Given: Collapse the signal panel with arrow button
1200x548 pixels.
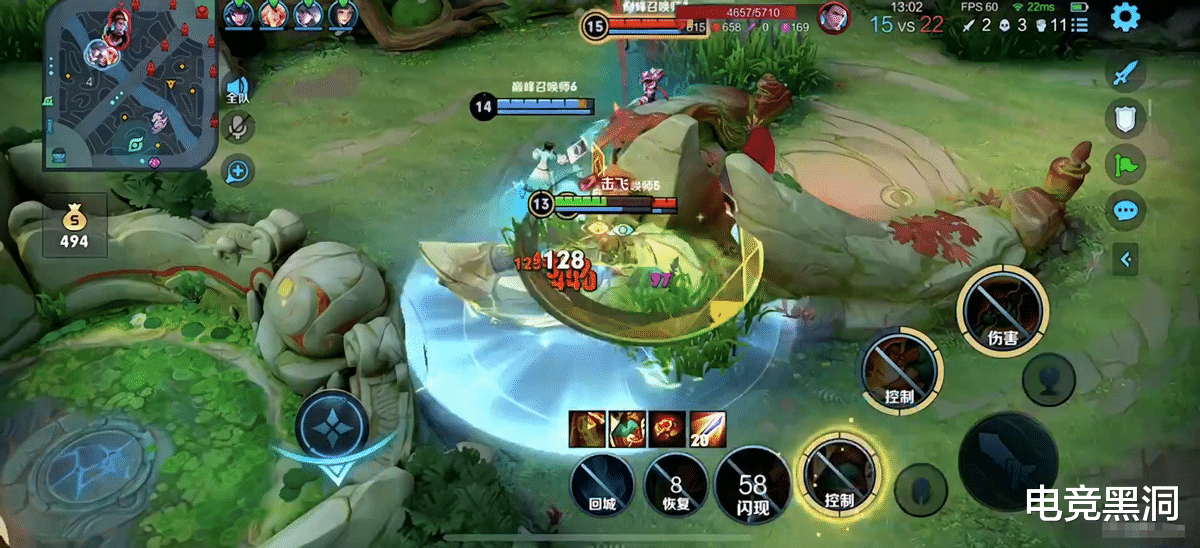Looking at the screenshot, I should pos(1127,260).
